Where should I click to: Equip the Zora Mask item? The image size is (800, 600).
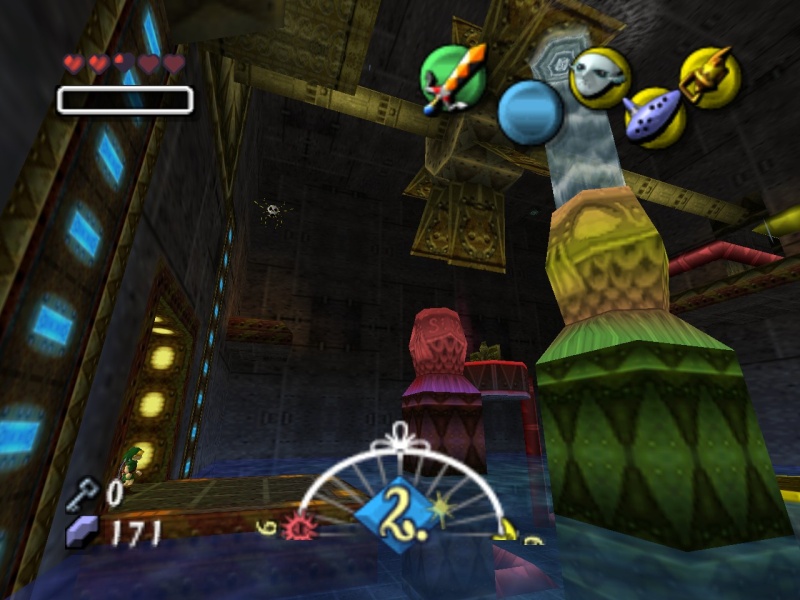[599, 78]
